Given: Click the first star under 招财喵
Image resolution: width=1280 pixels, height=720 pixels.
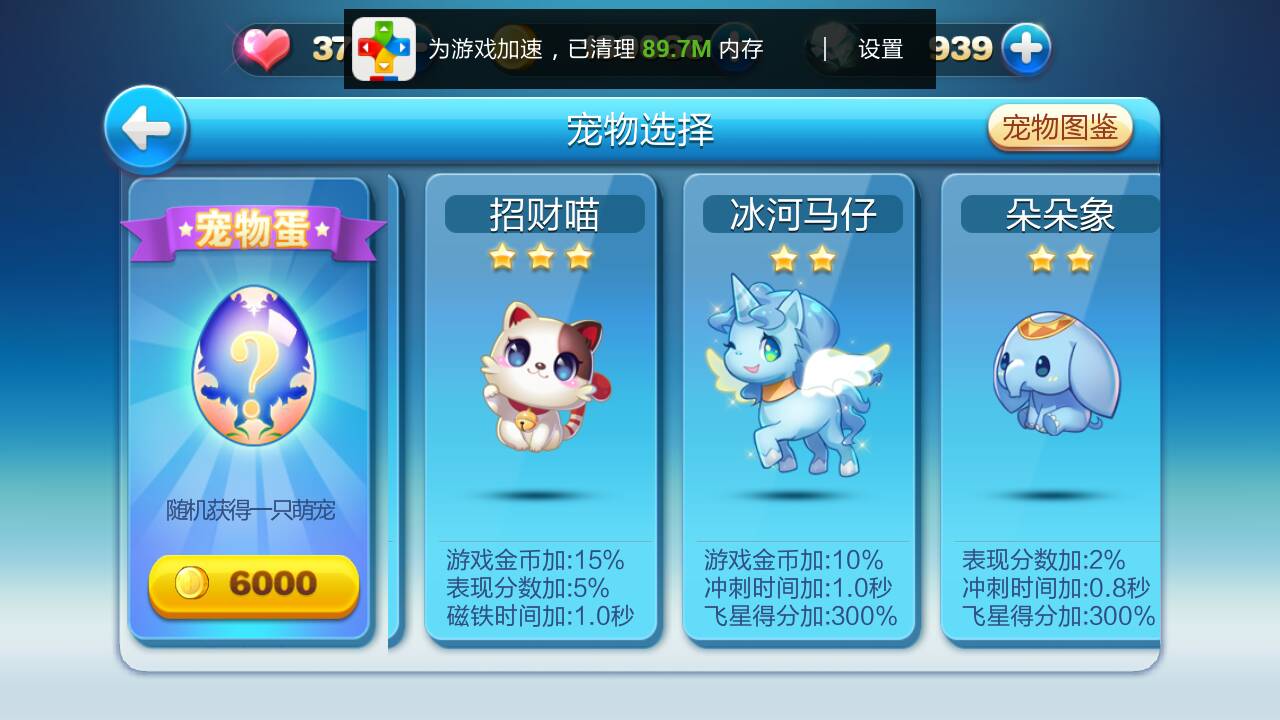Looking at the screenshot, I should tap(504, 257).
